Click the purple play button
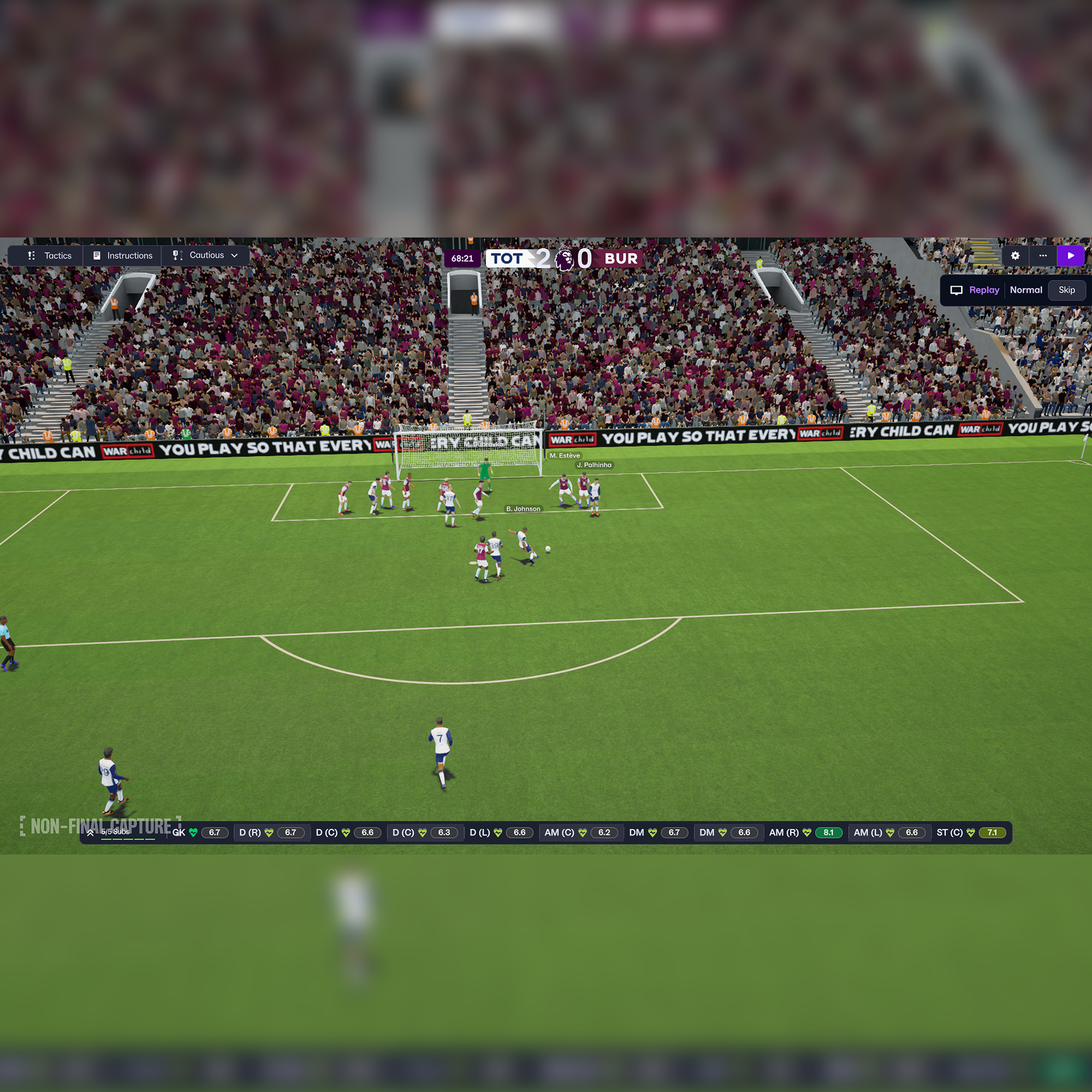The height and width of the screenshot is (1092, 1092). pos(1071,256)
